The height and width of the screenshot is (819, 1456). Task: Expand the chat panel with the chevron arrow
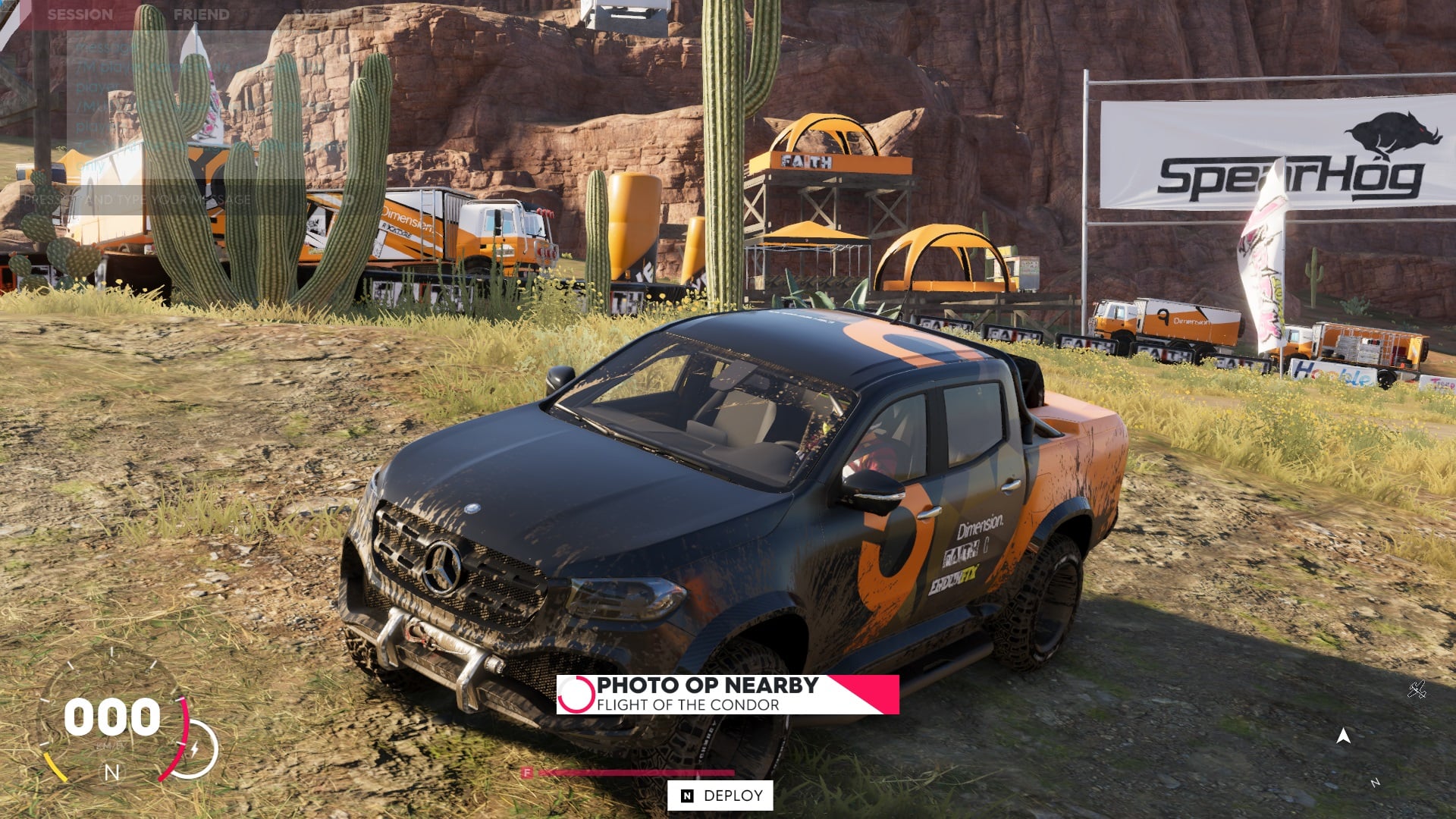tap(24, 101)
